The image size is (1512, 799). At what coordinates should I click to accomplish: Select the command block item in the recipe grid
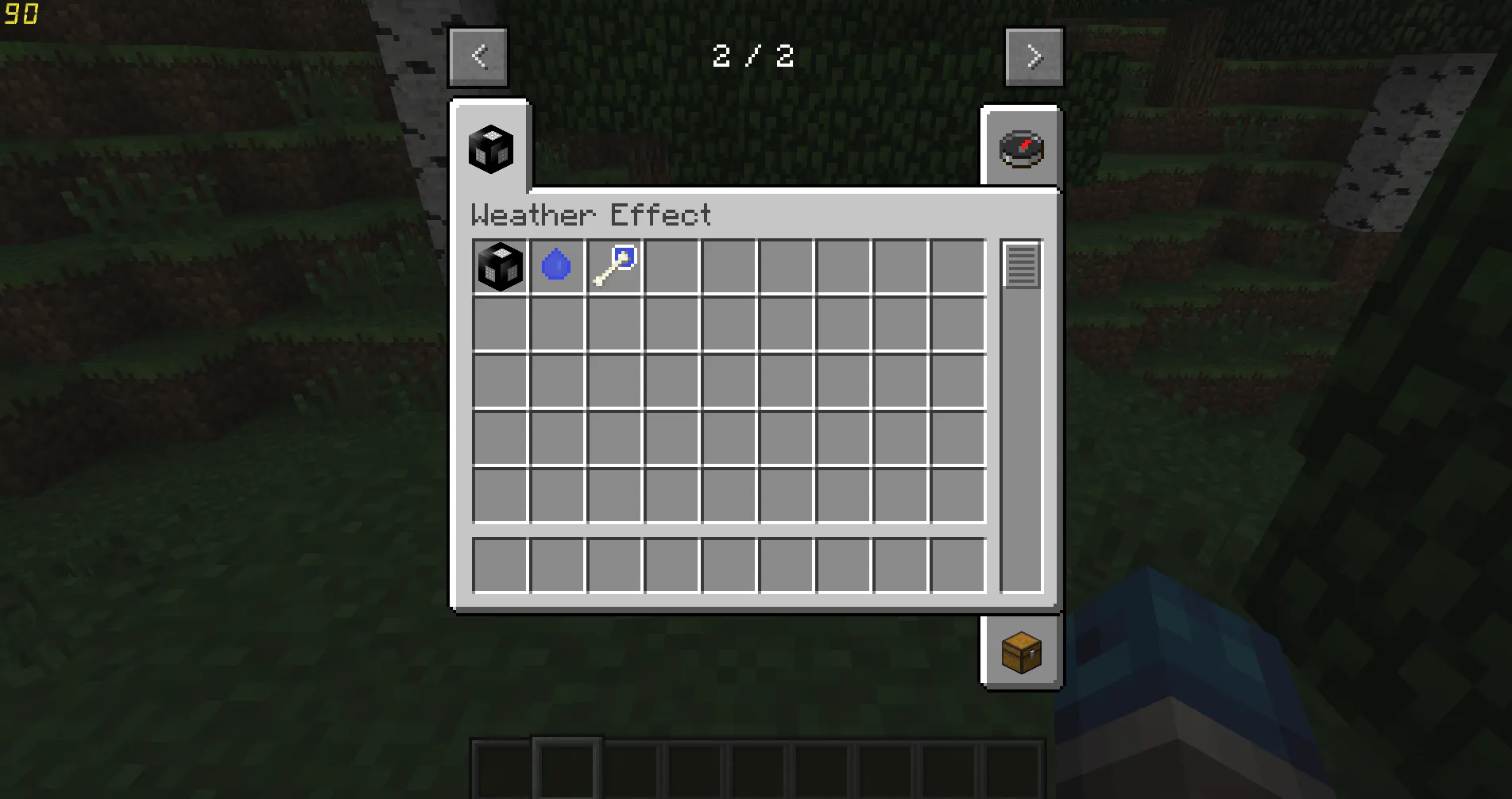[x=500, y=266]
